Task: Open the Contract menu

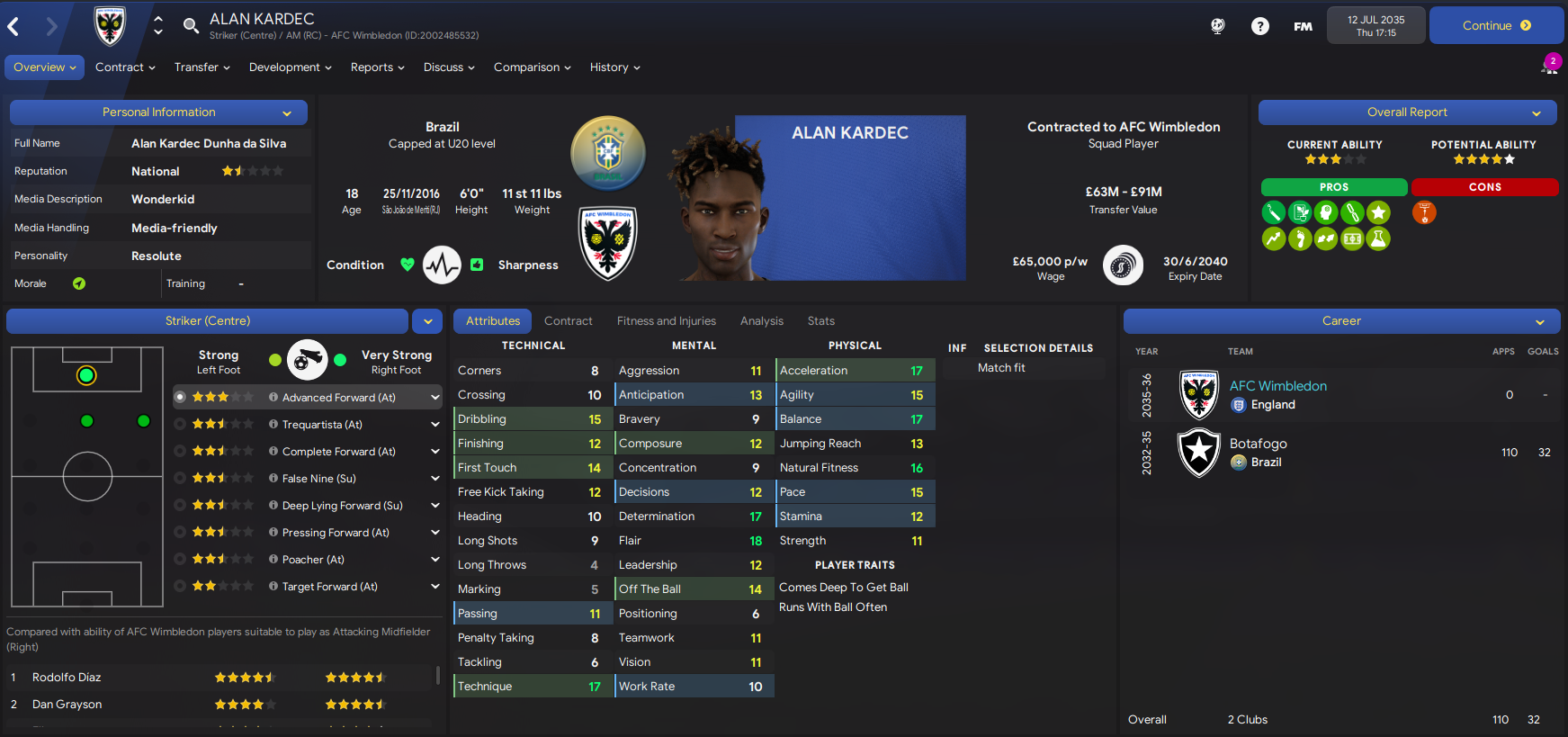Action: [125, 67]
